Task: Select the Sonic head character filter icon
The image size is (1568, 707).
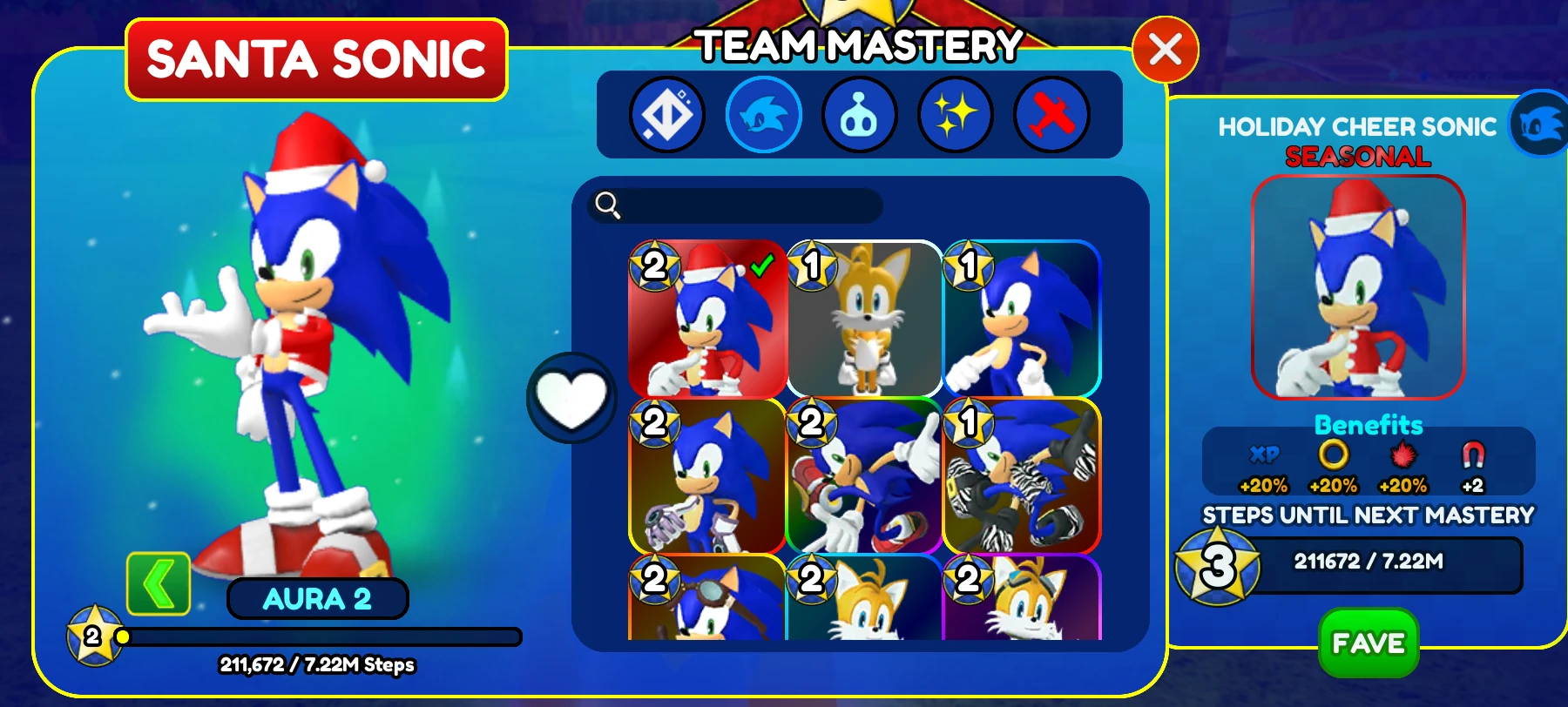Action: point(763,114)
